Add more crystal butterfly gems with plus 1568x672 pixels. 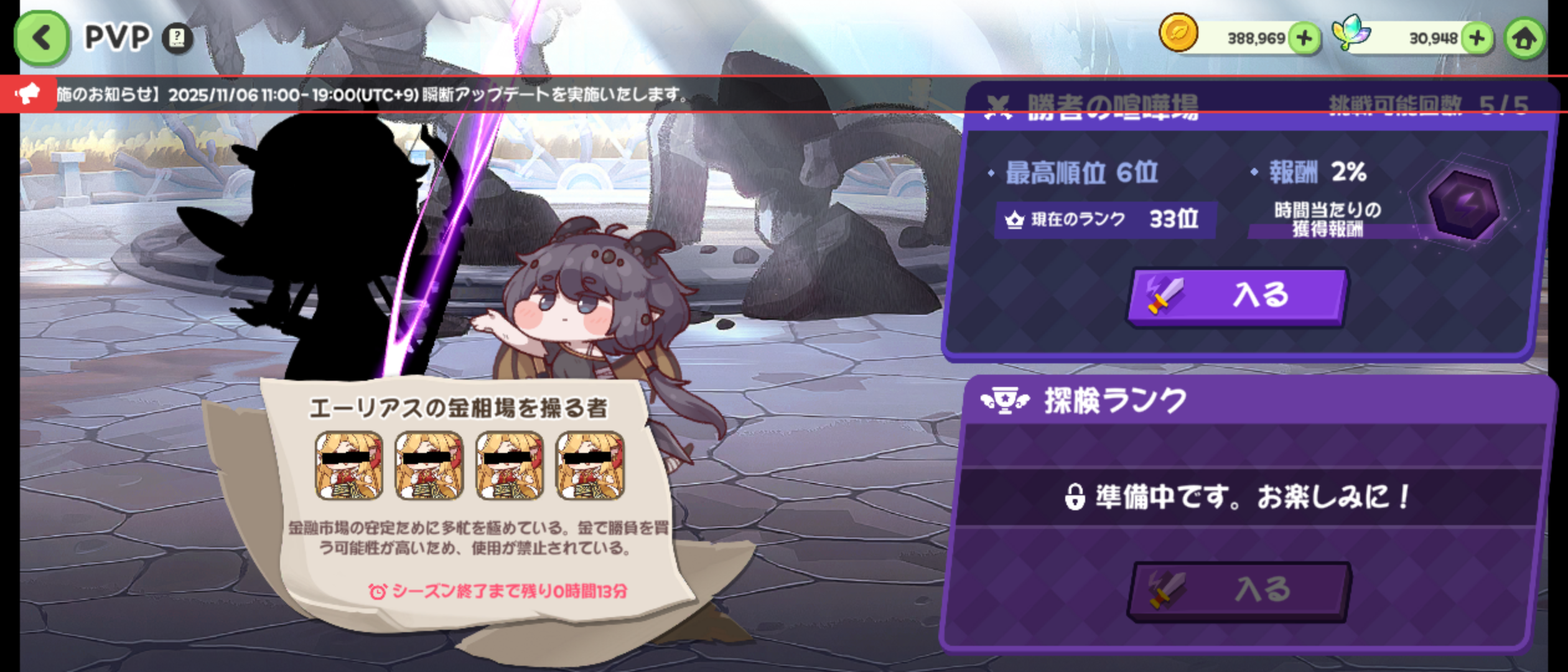(1477, 38)
